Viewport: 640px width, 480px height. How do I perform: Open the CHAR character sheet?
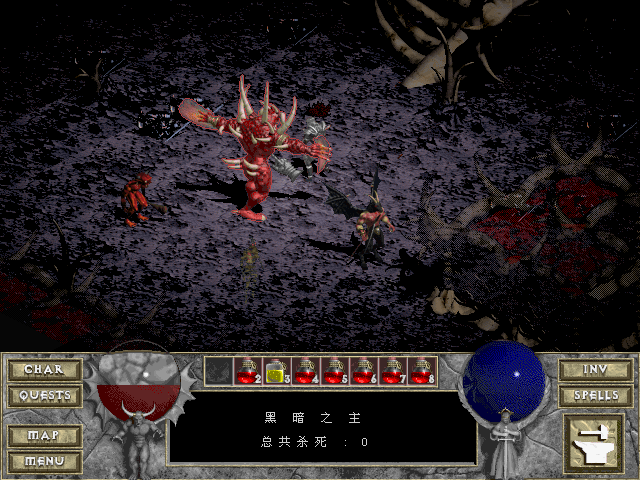pos(44,370)
